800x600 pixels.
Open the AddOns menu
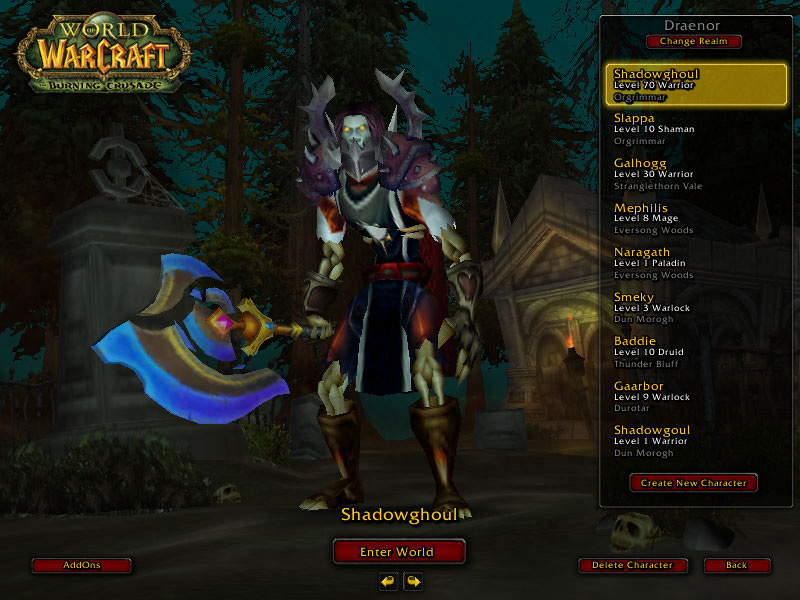pos(81,565)
